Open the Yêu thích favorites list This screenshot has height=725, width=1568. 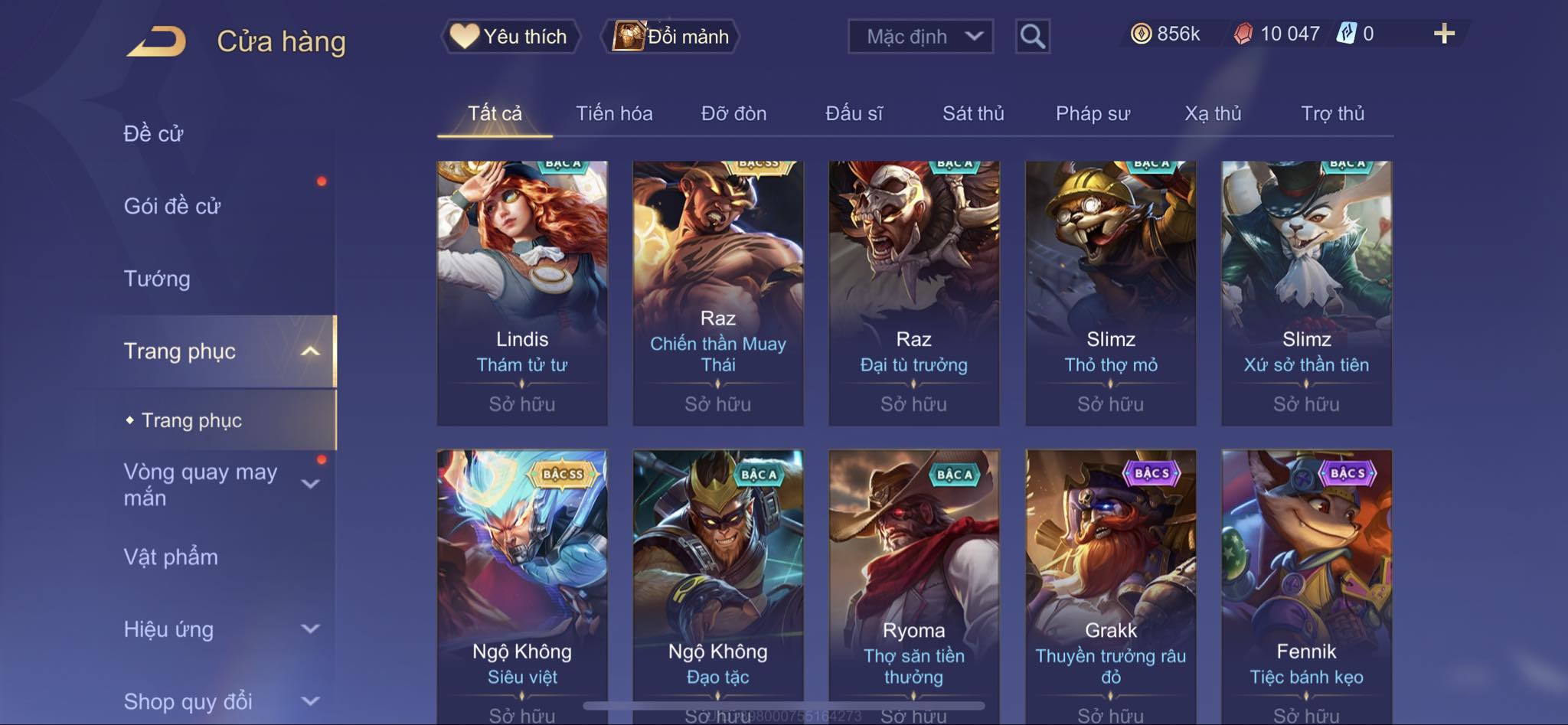[510, 36]
